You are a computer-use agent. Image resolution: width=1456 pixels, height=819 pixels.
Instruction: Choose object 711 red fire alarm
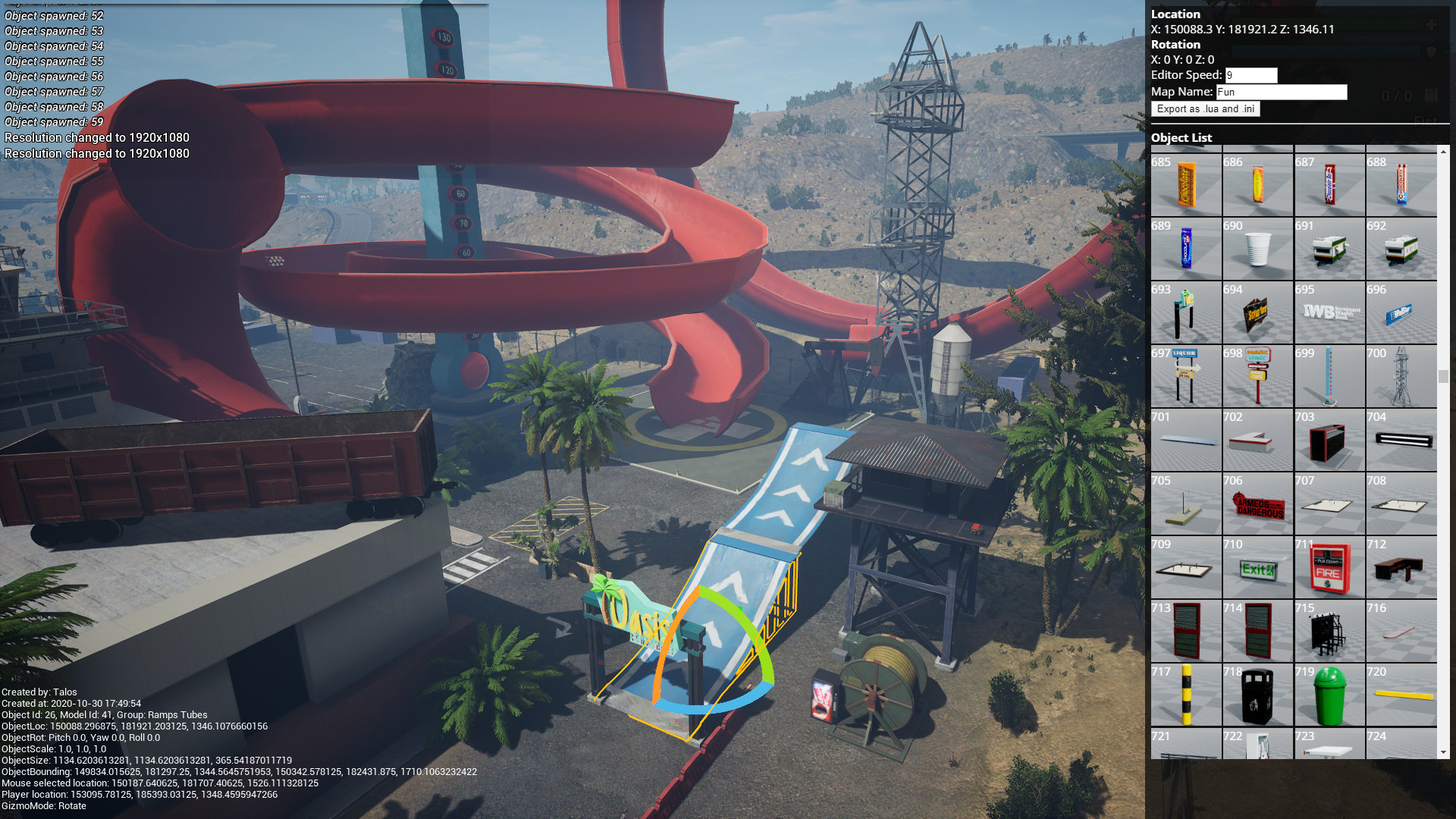1329,568
